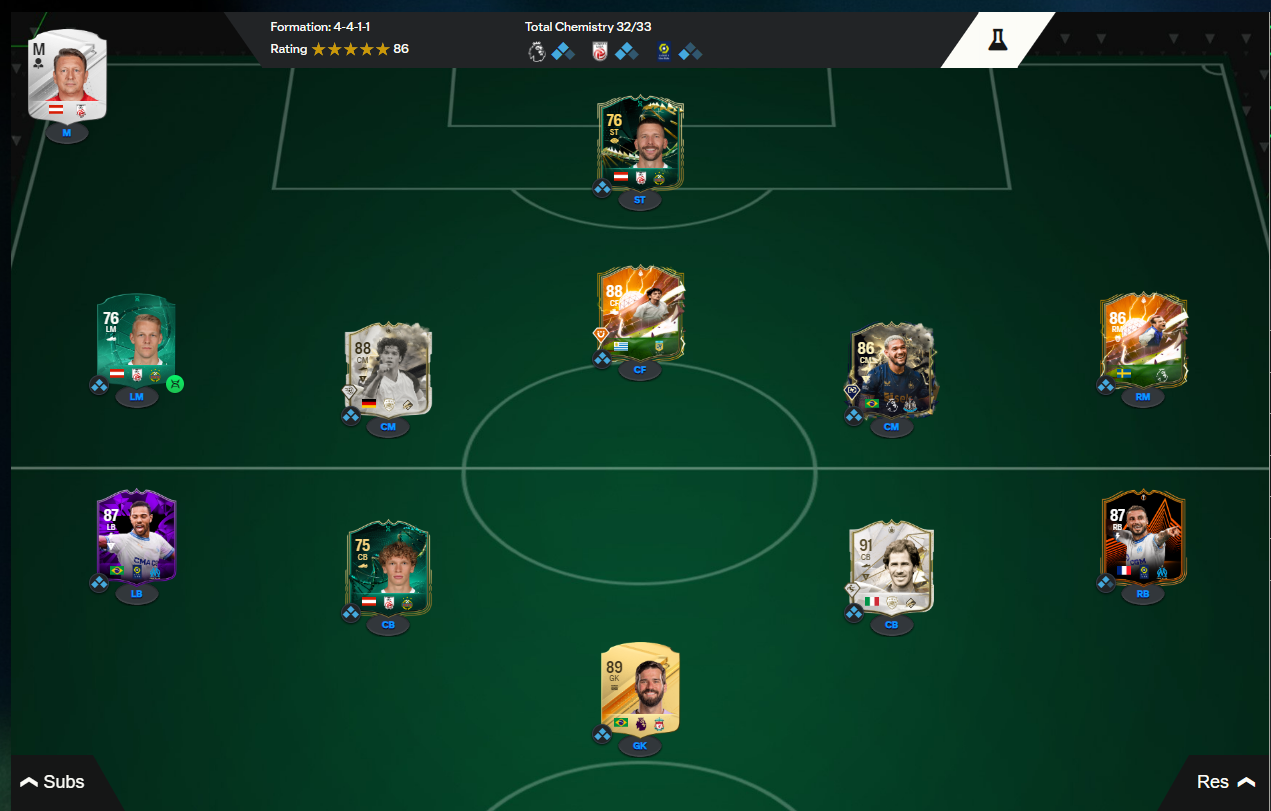Select the 87-rated left back card

point(138,537)
